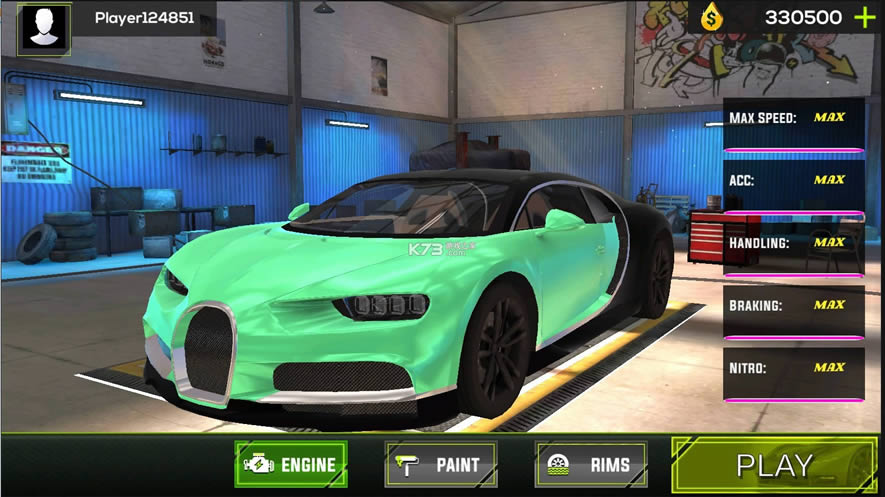Open the RIMS selection

point(590,464)
